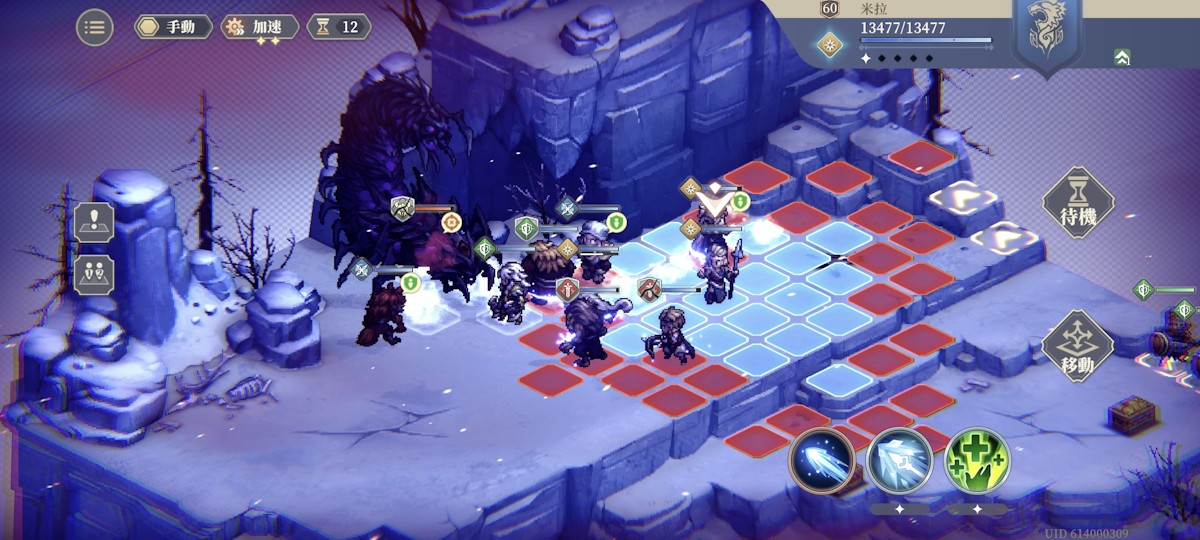Toggle the 加速 speed-up button
This screenshot has width=1200, height=540.
pyautogui.click(x=260, y=27)
